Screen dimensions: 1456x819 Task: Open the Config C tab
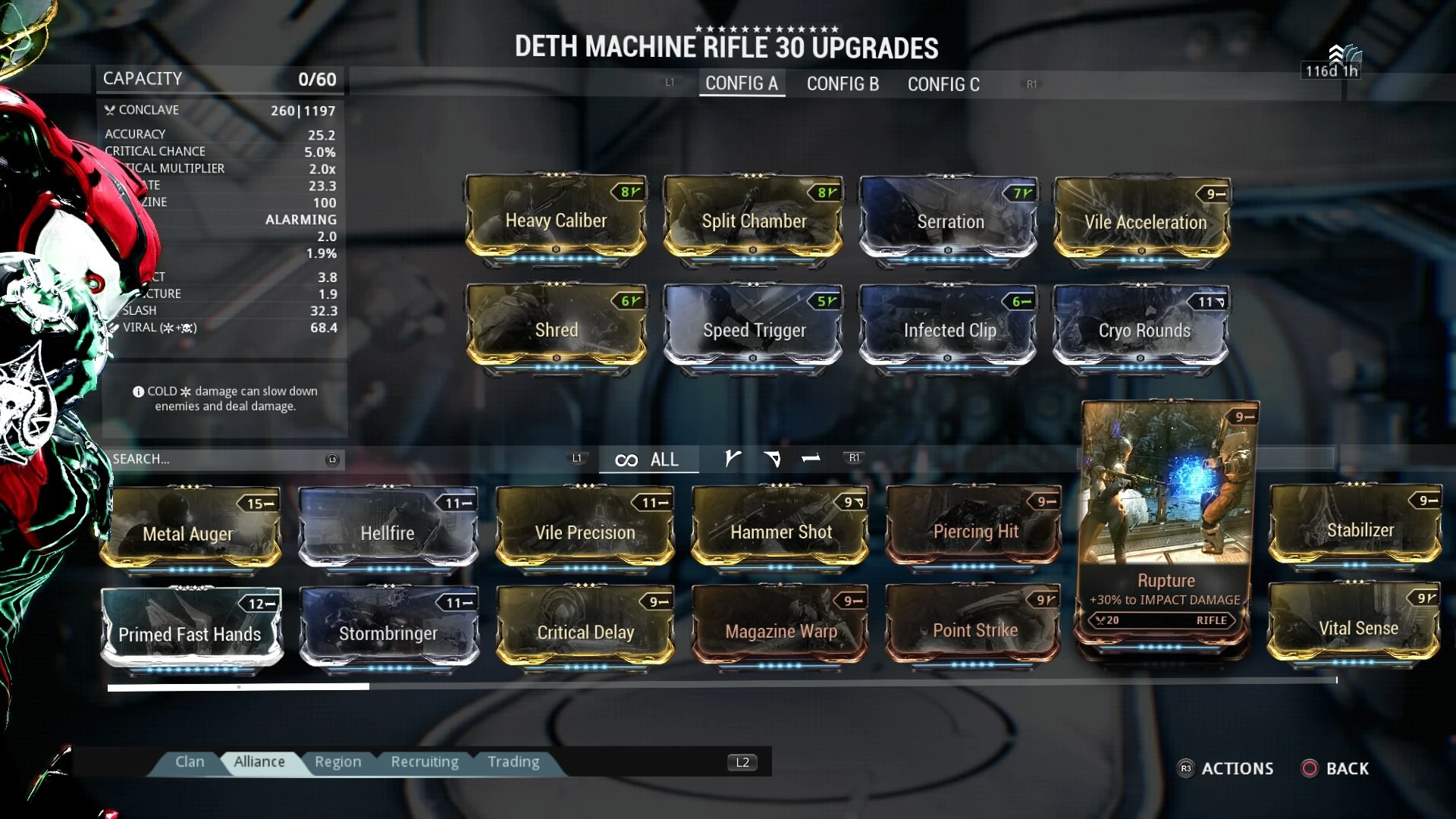coord(943,84)
